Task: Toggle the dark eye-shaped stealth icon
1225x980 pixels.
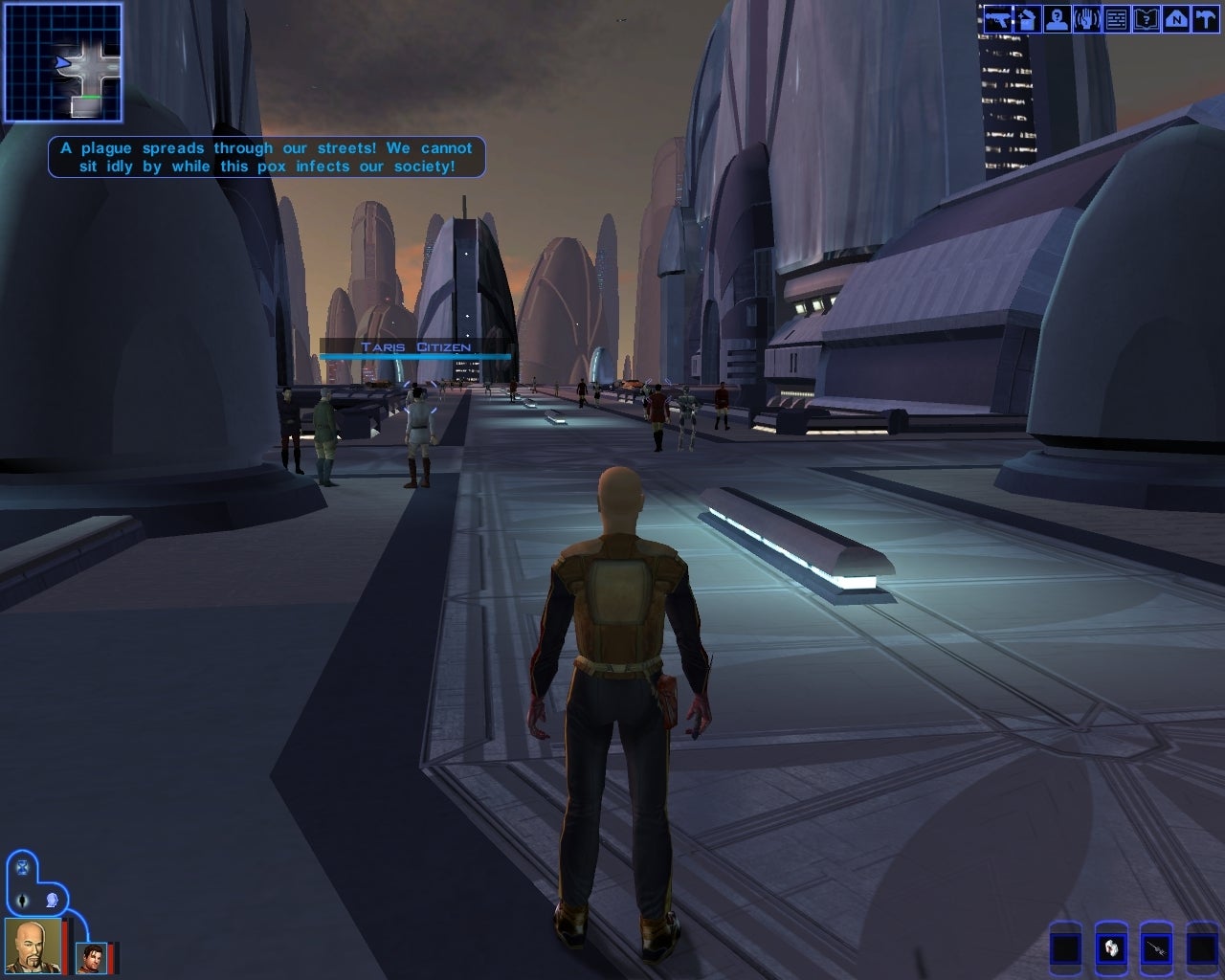Action: coord(23,901)
